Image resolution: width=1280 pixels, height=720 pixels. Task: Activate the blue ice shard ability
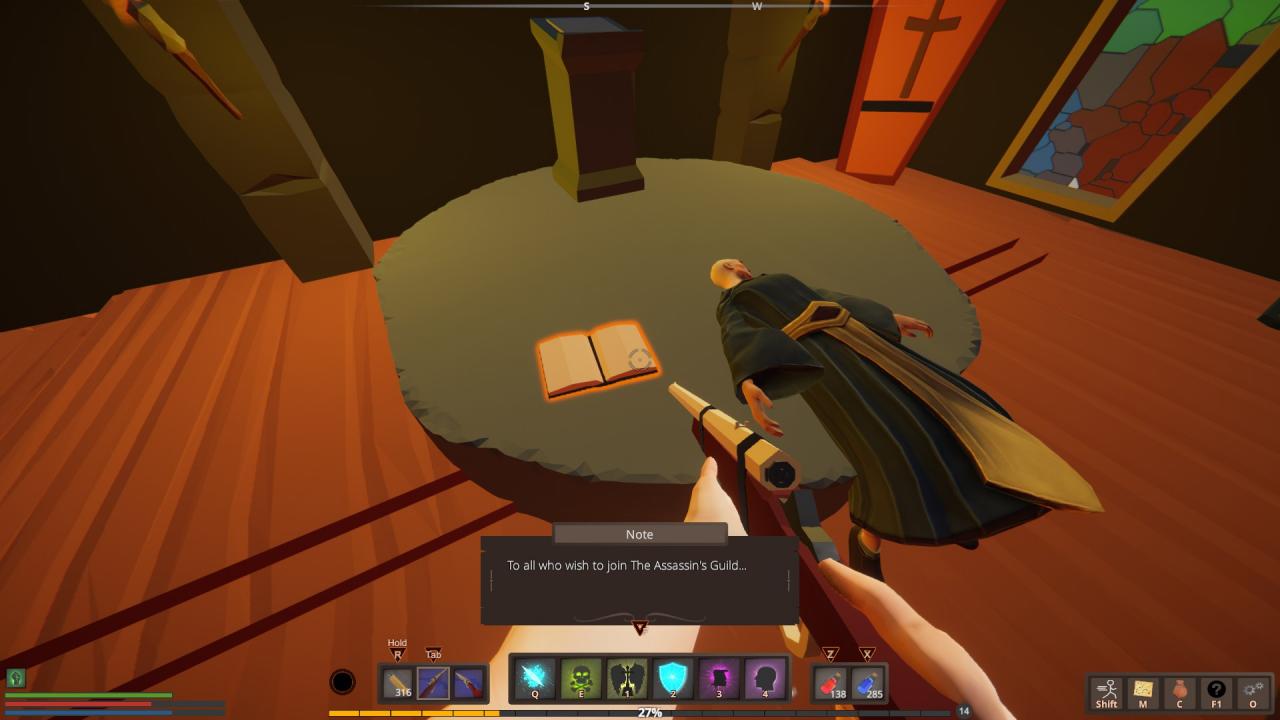[534, 679]
